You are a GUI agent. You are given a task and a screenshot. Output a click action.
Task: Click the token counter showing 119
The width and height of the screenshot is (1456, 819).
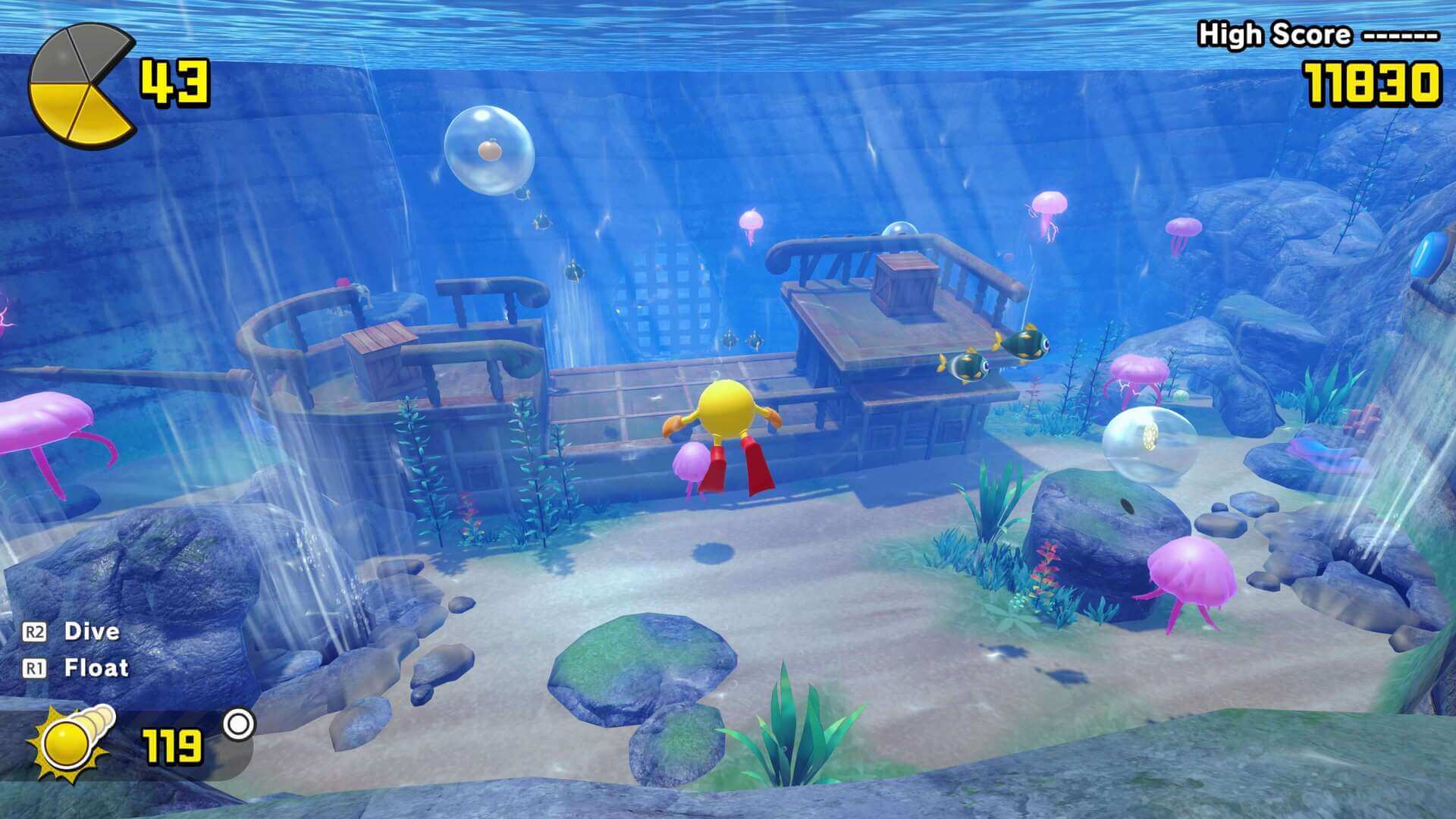click(x=171, y=747)
